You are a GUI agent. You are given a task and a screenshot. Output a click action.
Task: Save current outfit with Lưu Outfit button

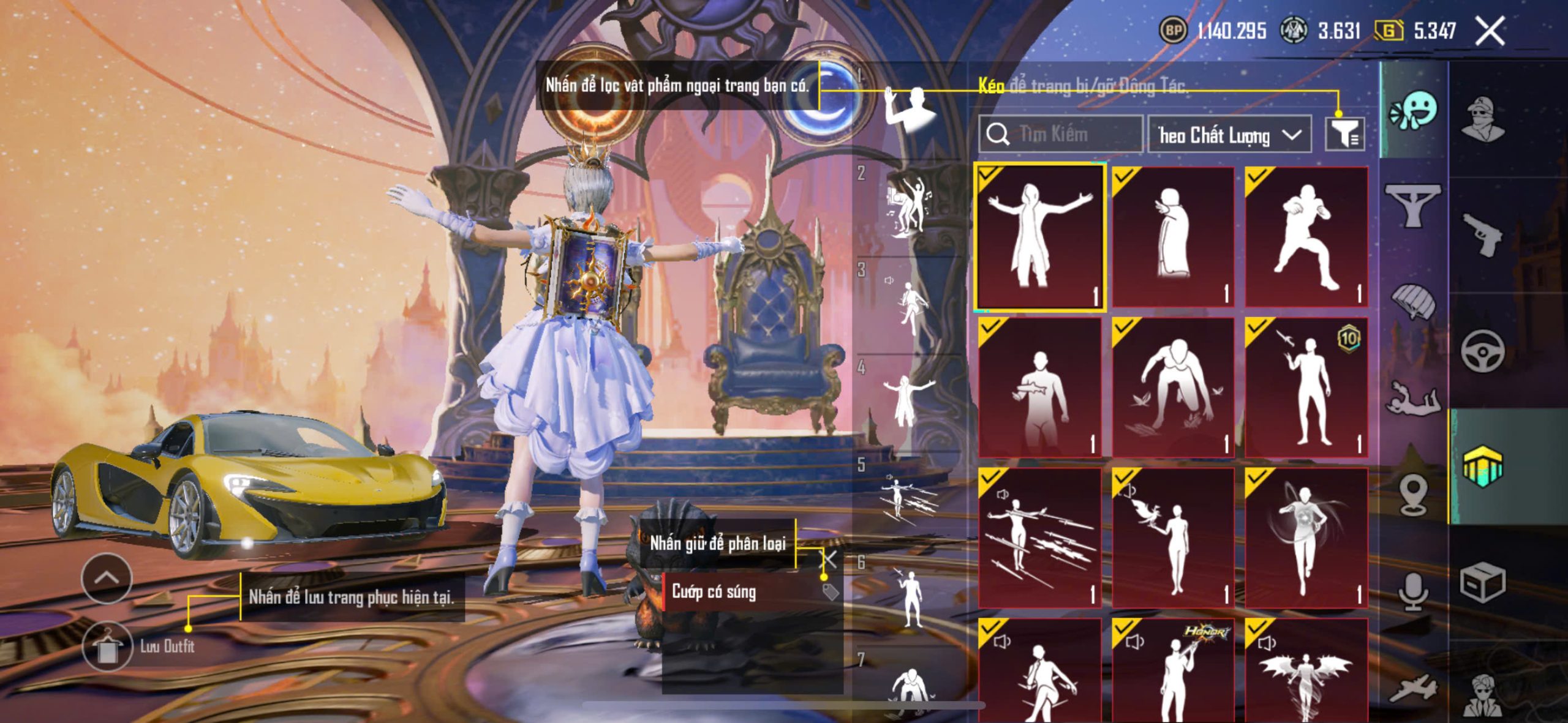coord(107,646)
